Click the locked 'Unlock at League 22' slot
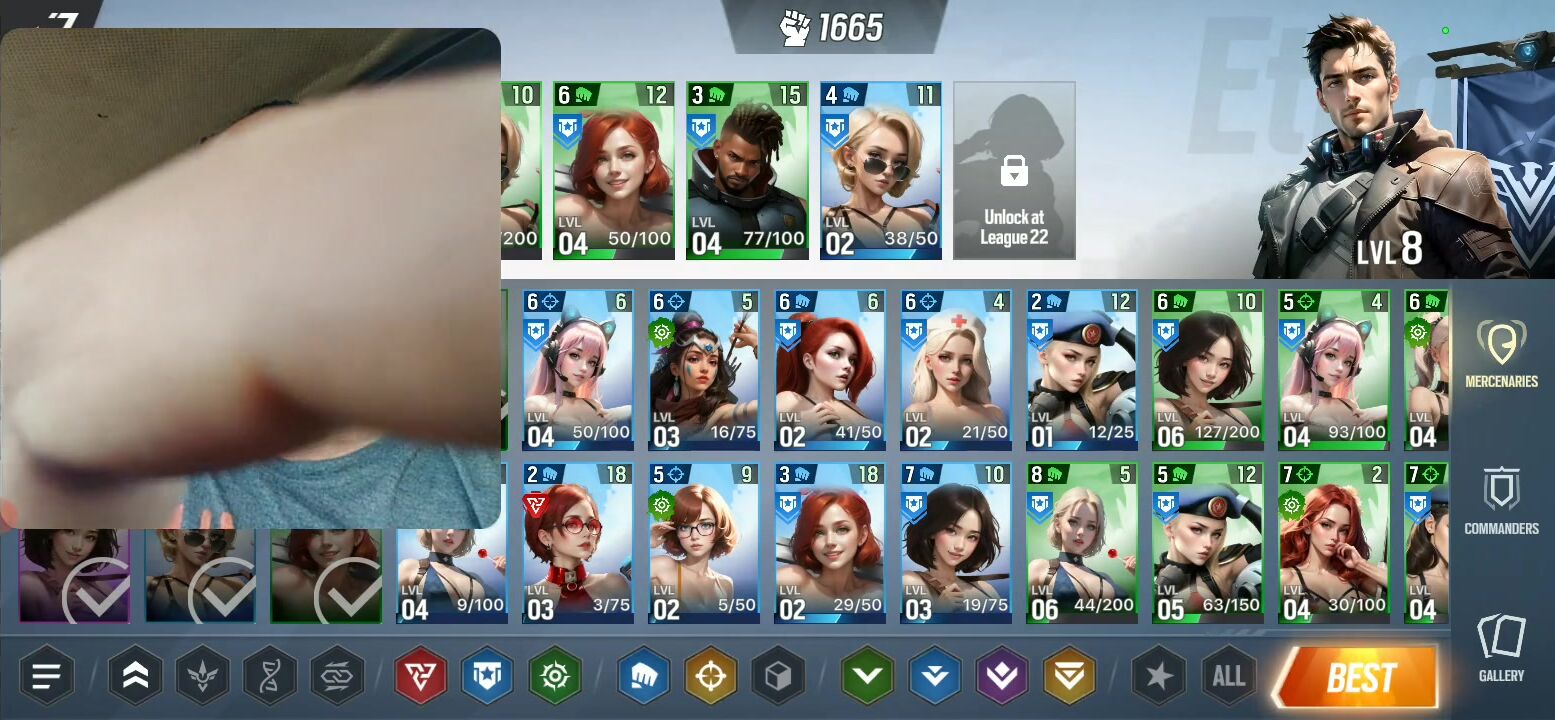Viewport: 1555px width, 720px height. (x=1014, y=171)
